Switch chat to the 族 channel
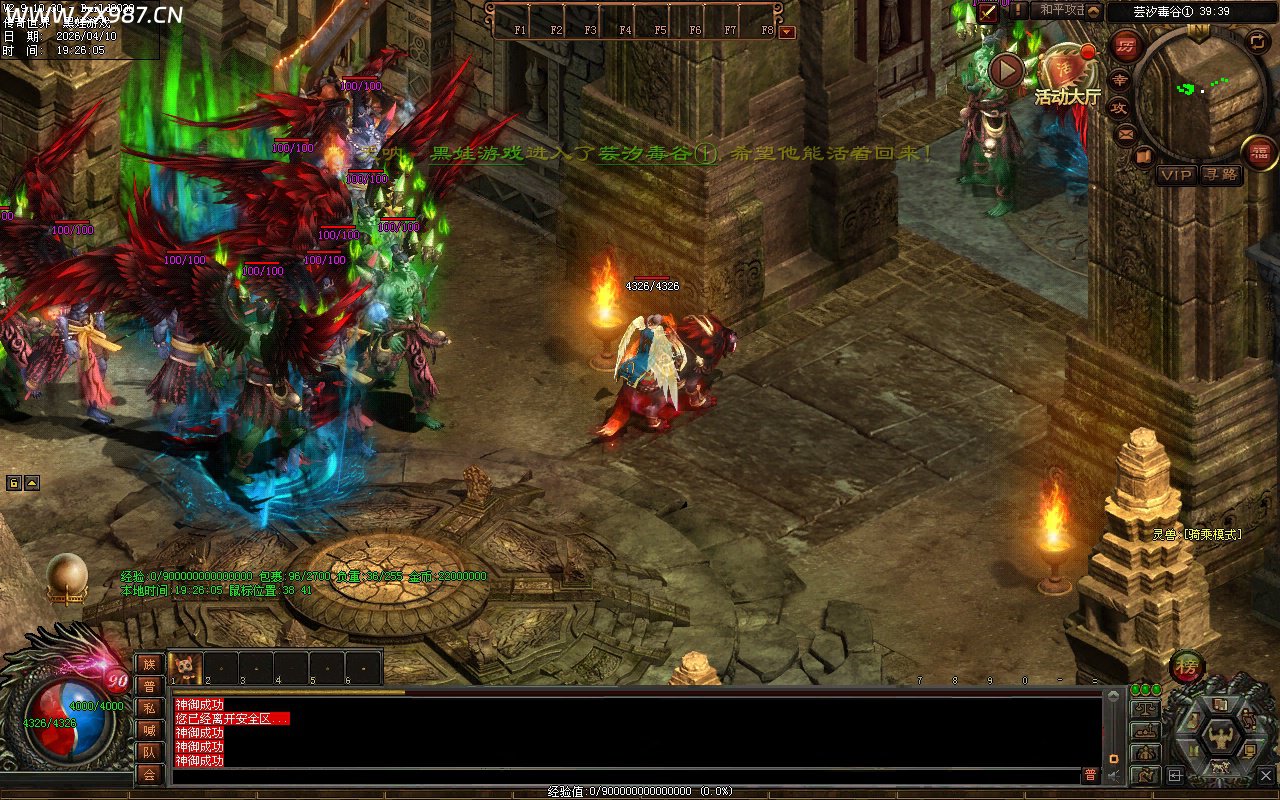Screen dimensions: 1280x800 coord(149,664)
